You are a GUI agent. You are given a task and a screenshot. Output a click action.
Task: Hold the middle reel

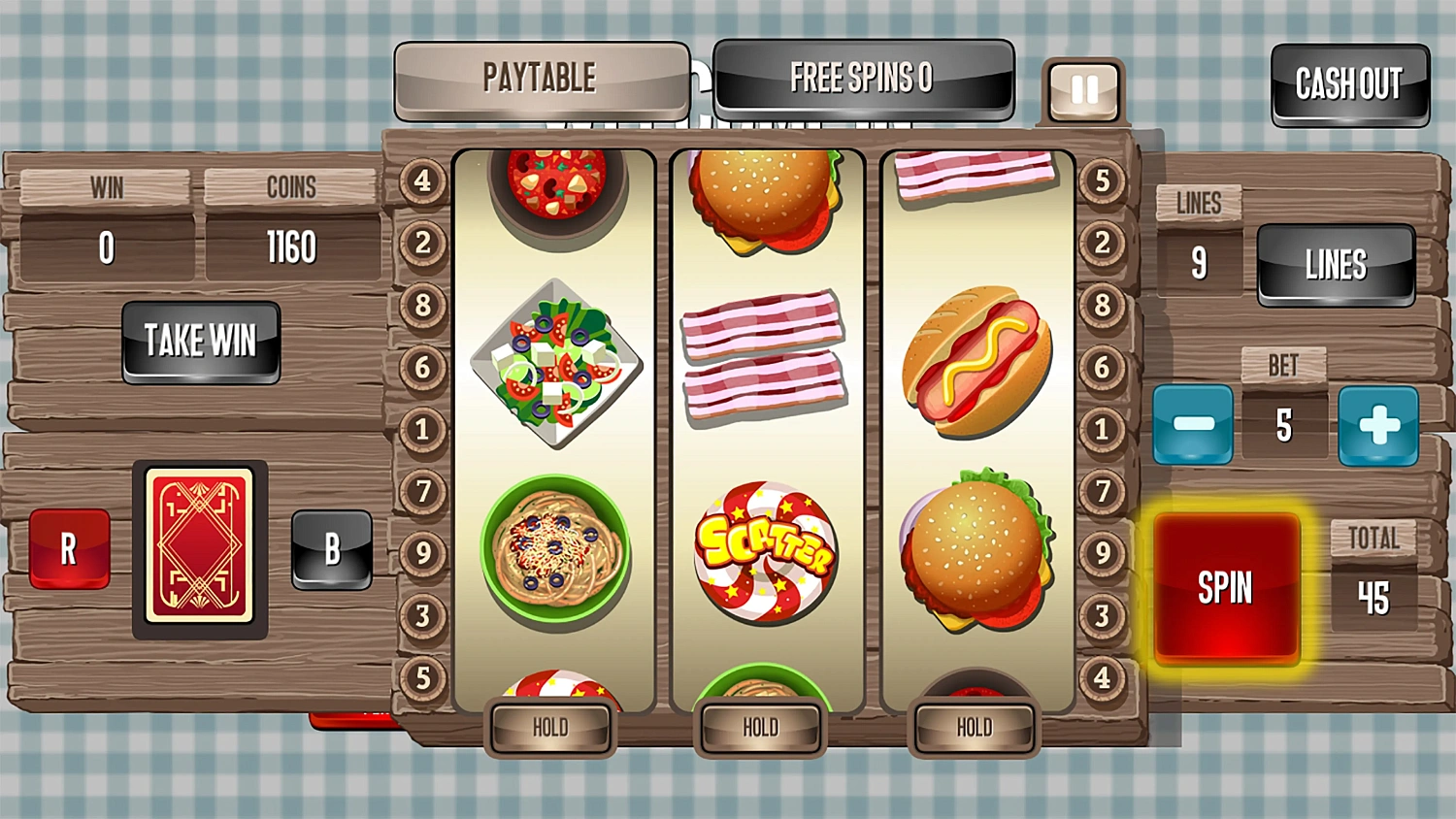coord(761,727)
